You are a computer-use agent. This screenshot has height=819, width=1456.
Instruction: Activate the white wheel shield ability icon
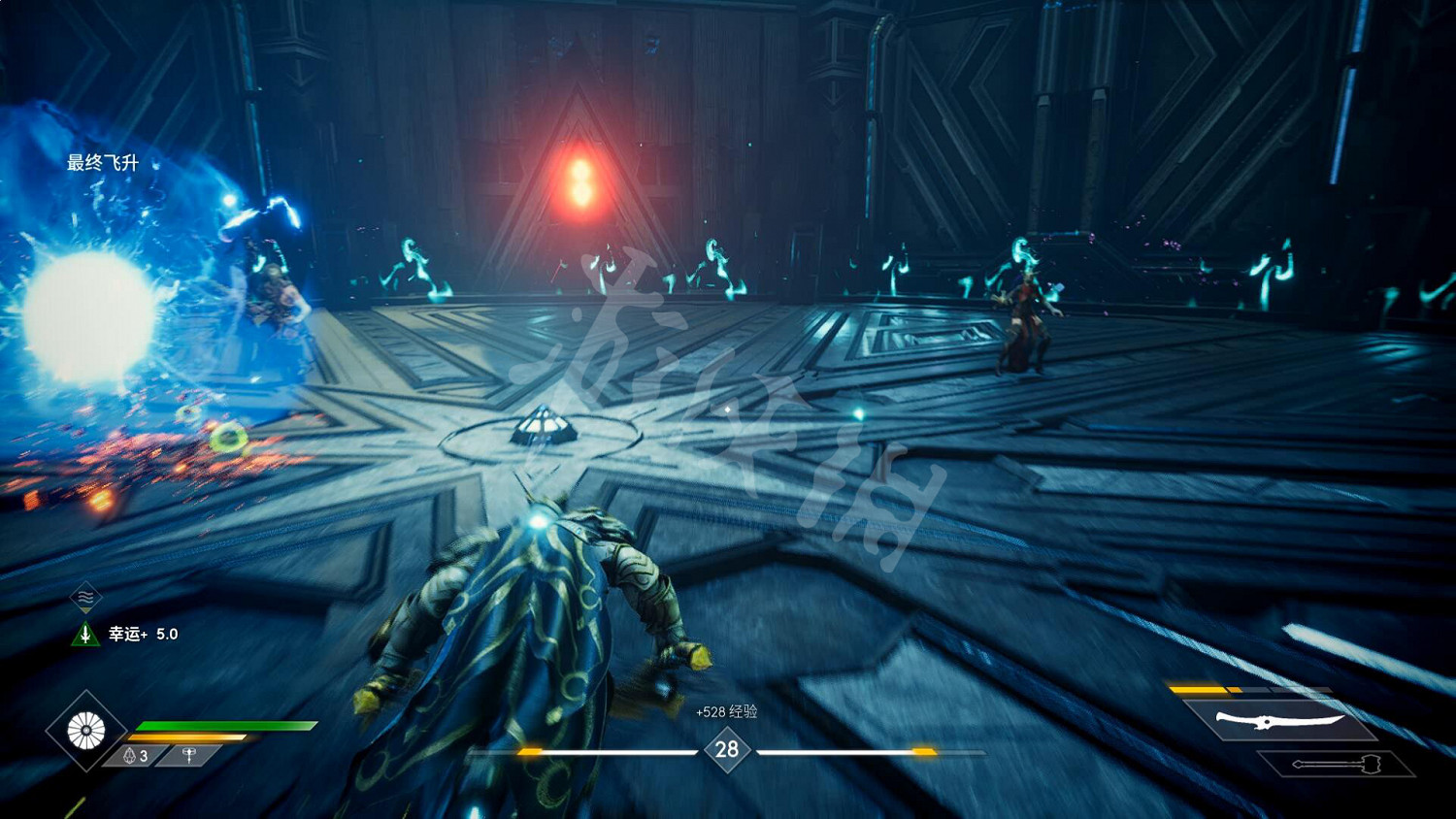click(x=85, y=731)
